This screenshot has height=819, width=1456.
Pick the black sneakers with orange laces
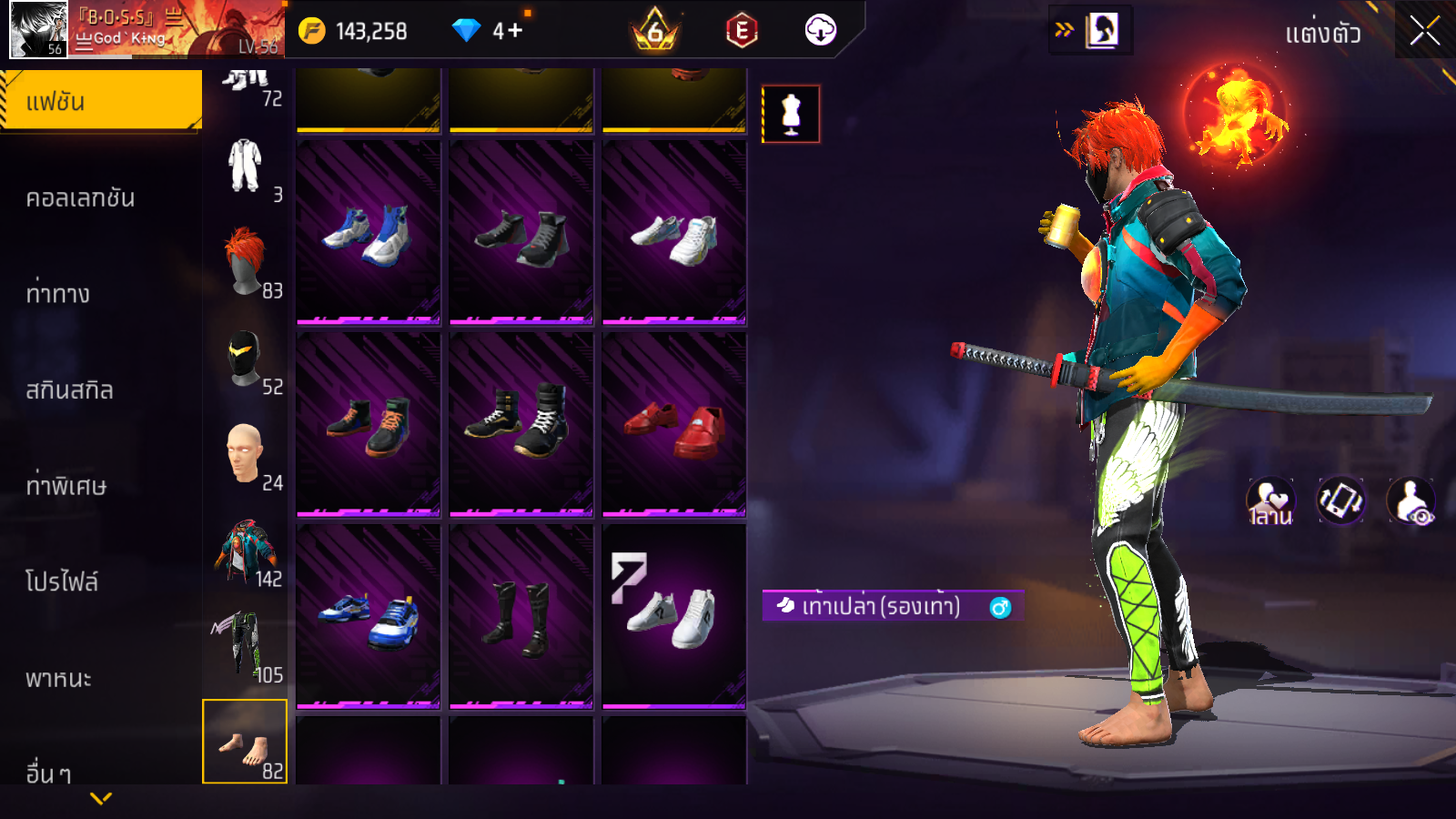click(x=369, y=424)
